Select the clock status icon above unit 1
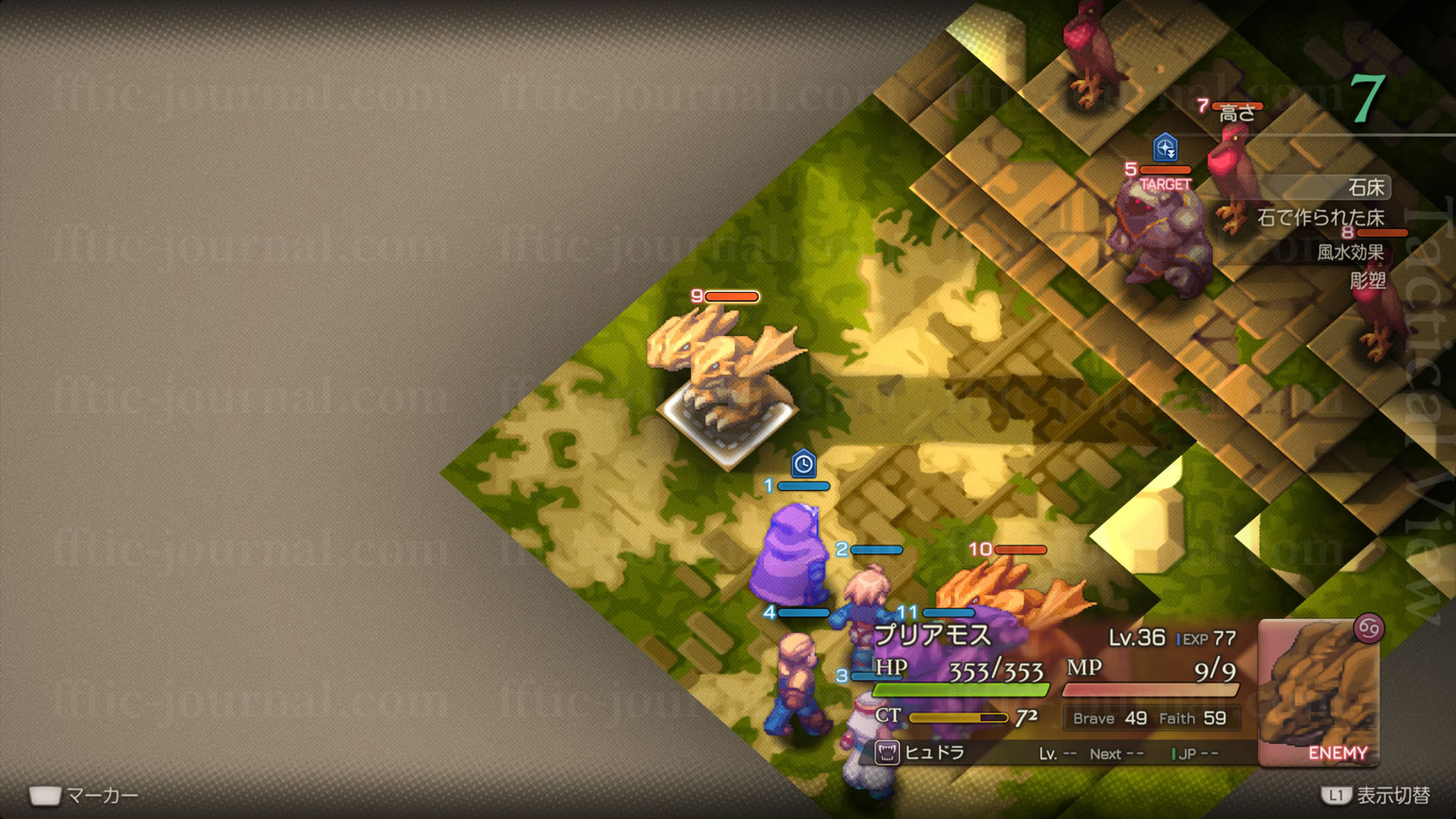 tap(803, 463)
